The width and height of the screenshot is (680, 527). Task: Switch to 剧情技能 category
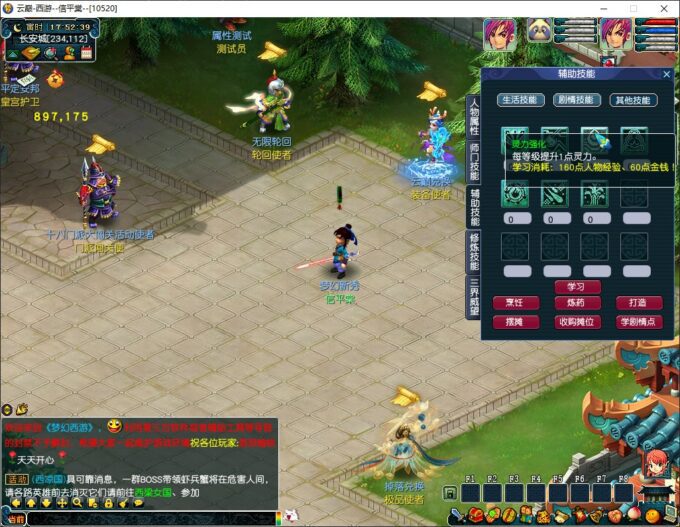point(577,100)
